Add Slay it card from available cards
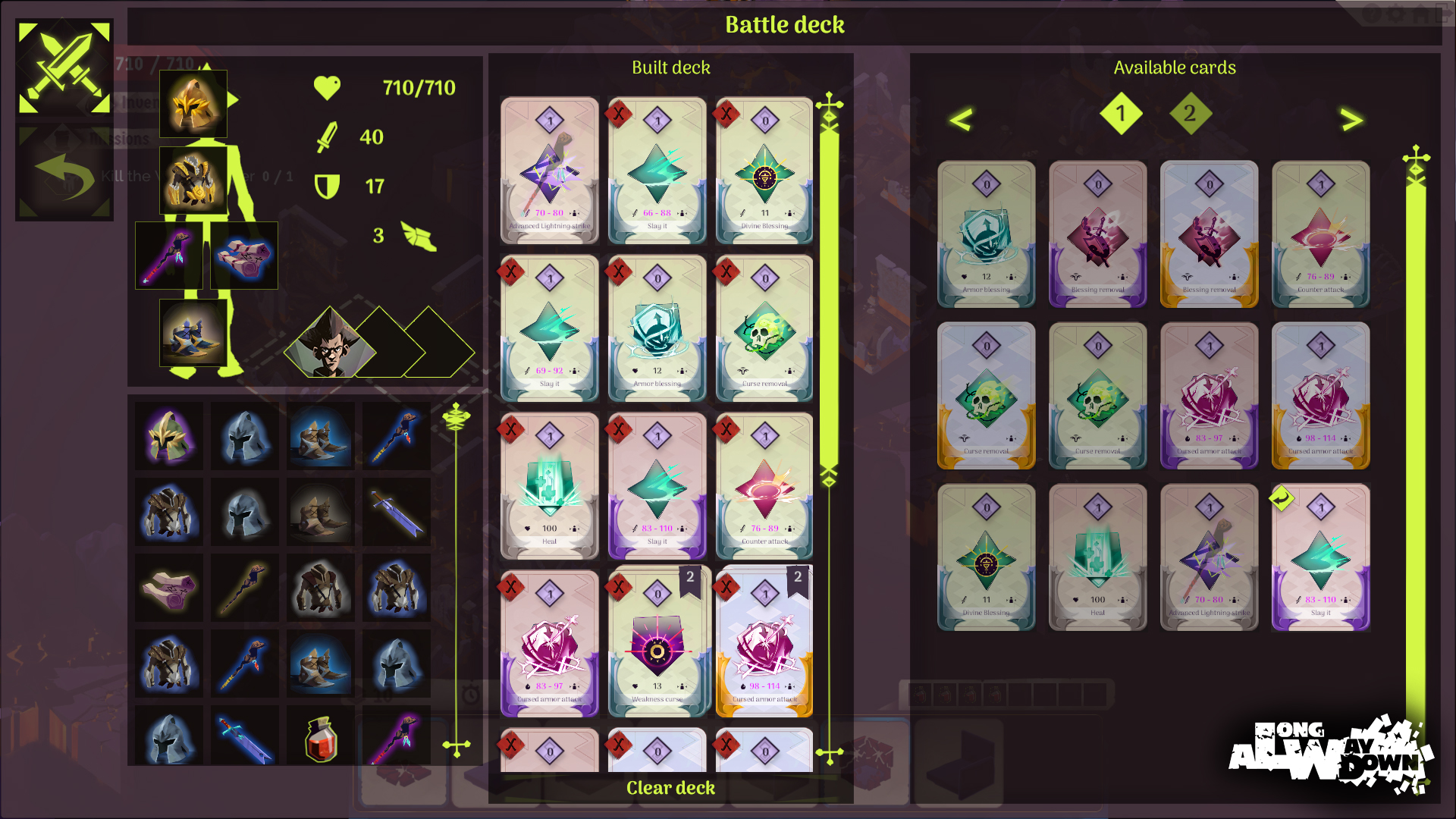1456x819 pixels. [1320, 557]
